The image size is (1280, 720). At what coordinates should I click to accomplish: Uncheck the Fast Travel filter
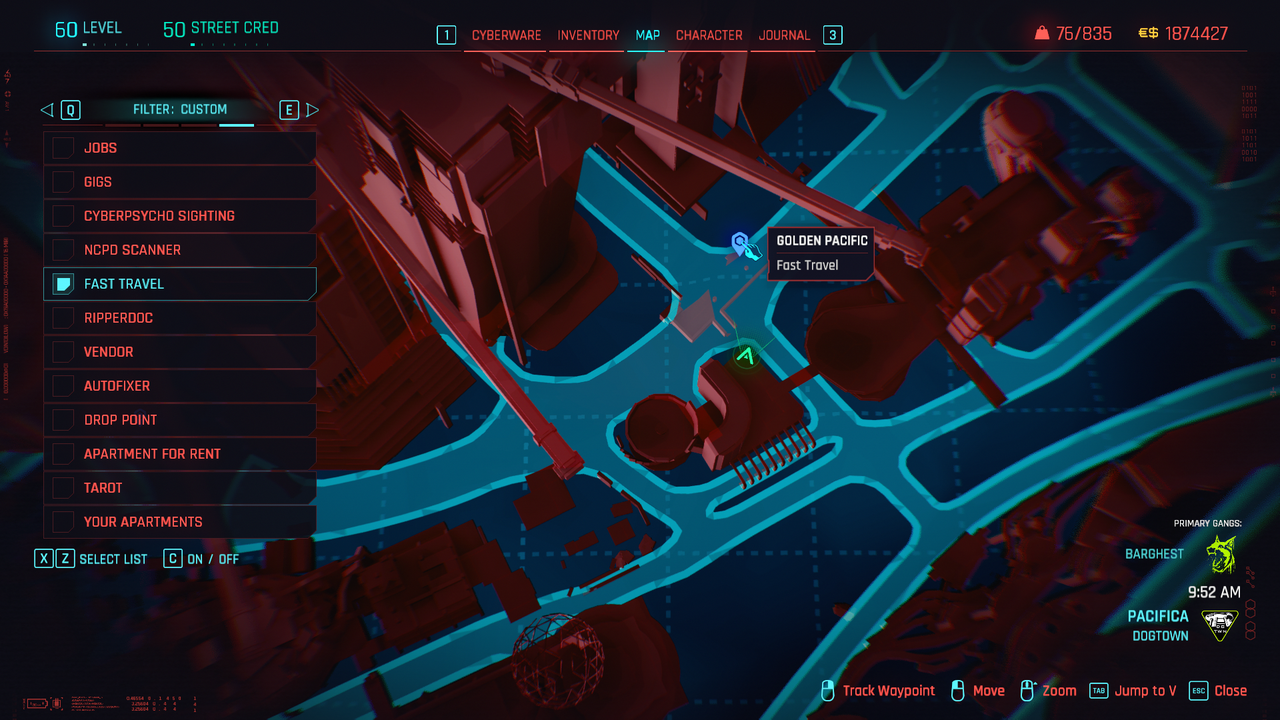pos(64,284)
